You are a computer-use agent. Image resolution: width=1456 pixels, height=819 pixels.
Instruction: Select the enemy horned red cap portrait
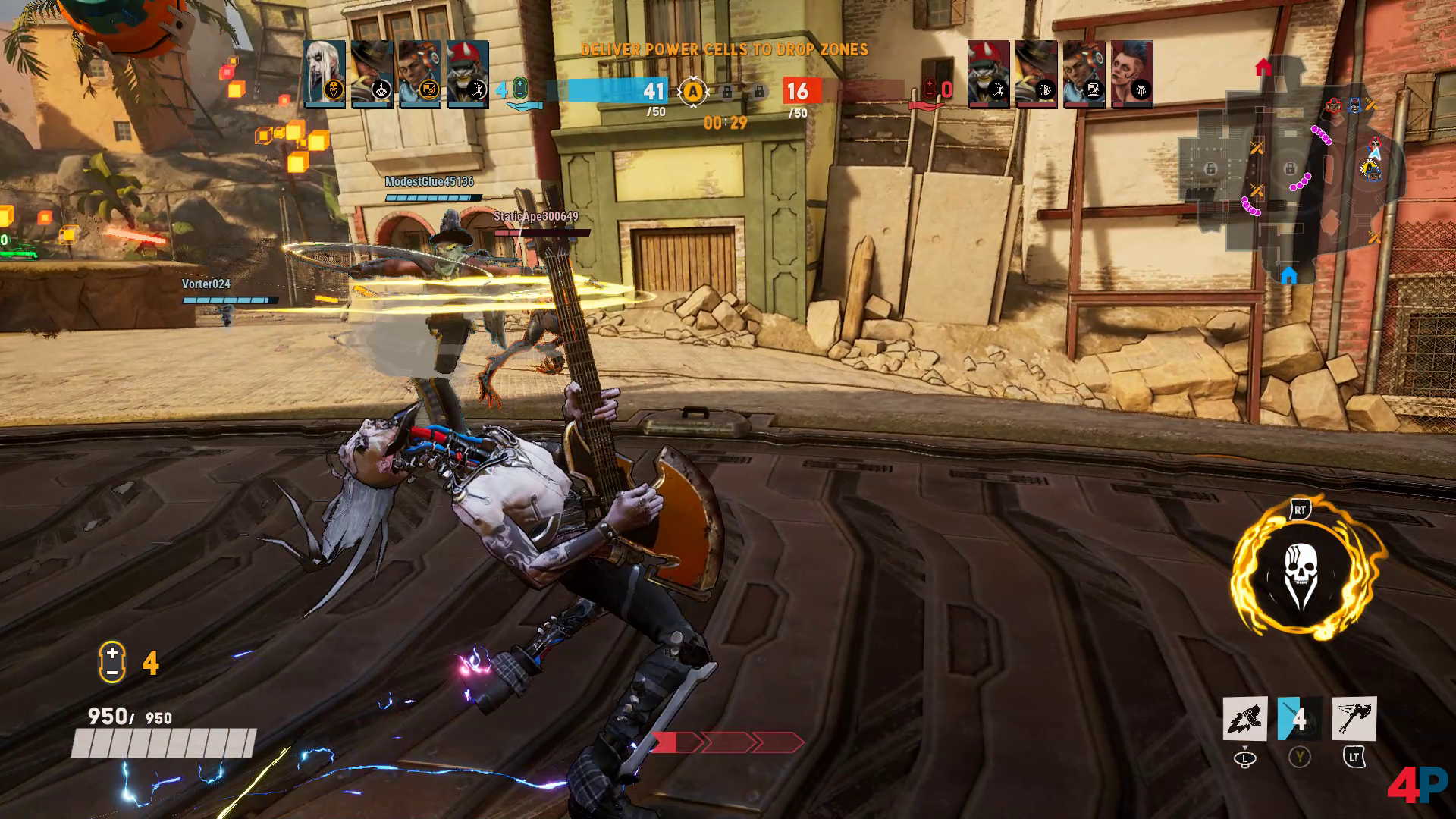[988, 74]
